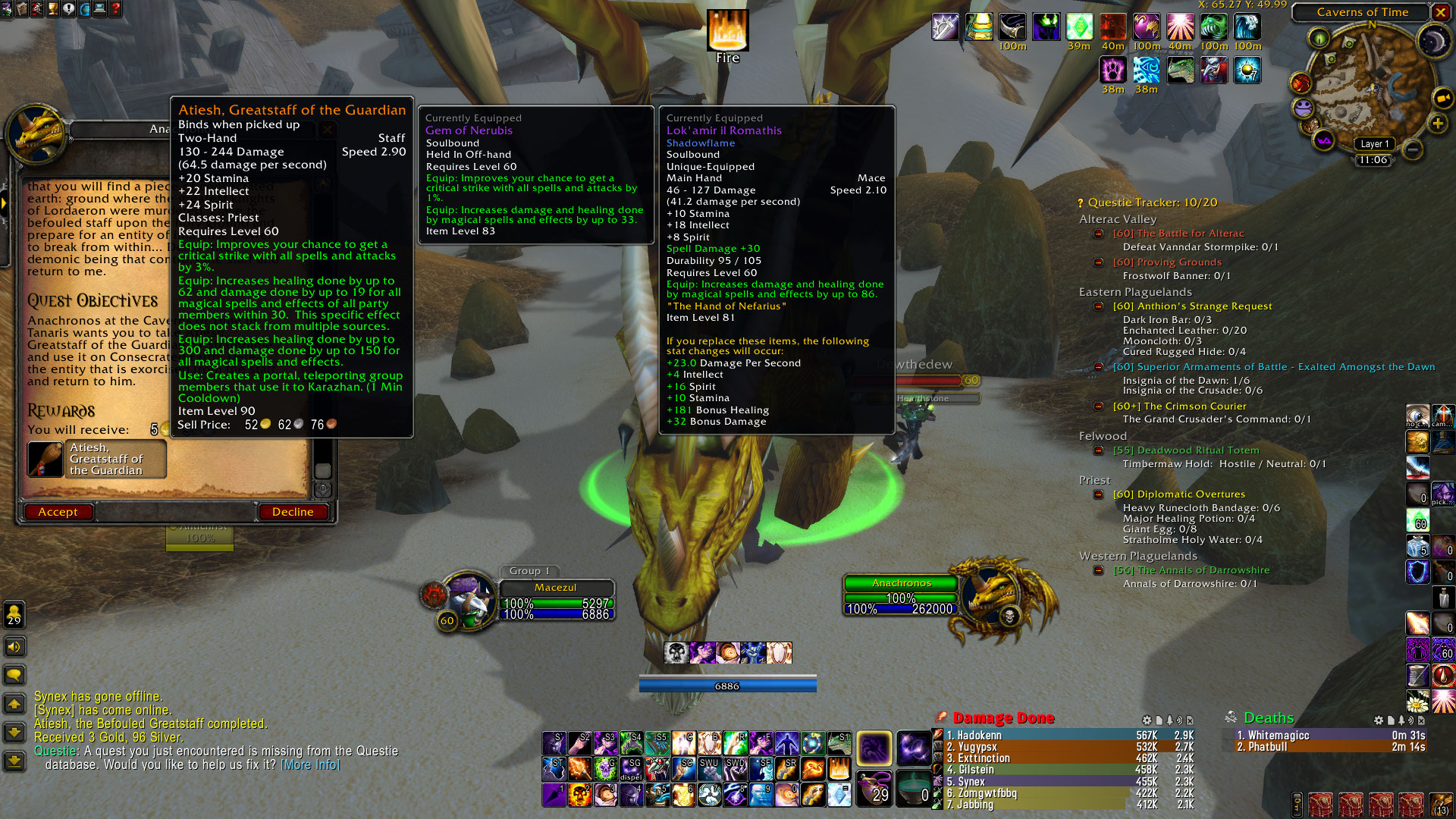Select Macezul player frame

tap(555, 588)
